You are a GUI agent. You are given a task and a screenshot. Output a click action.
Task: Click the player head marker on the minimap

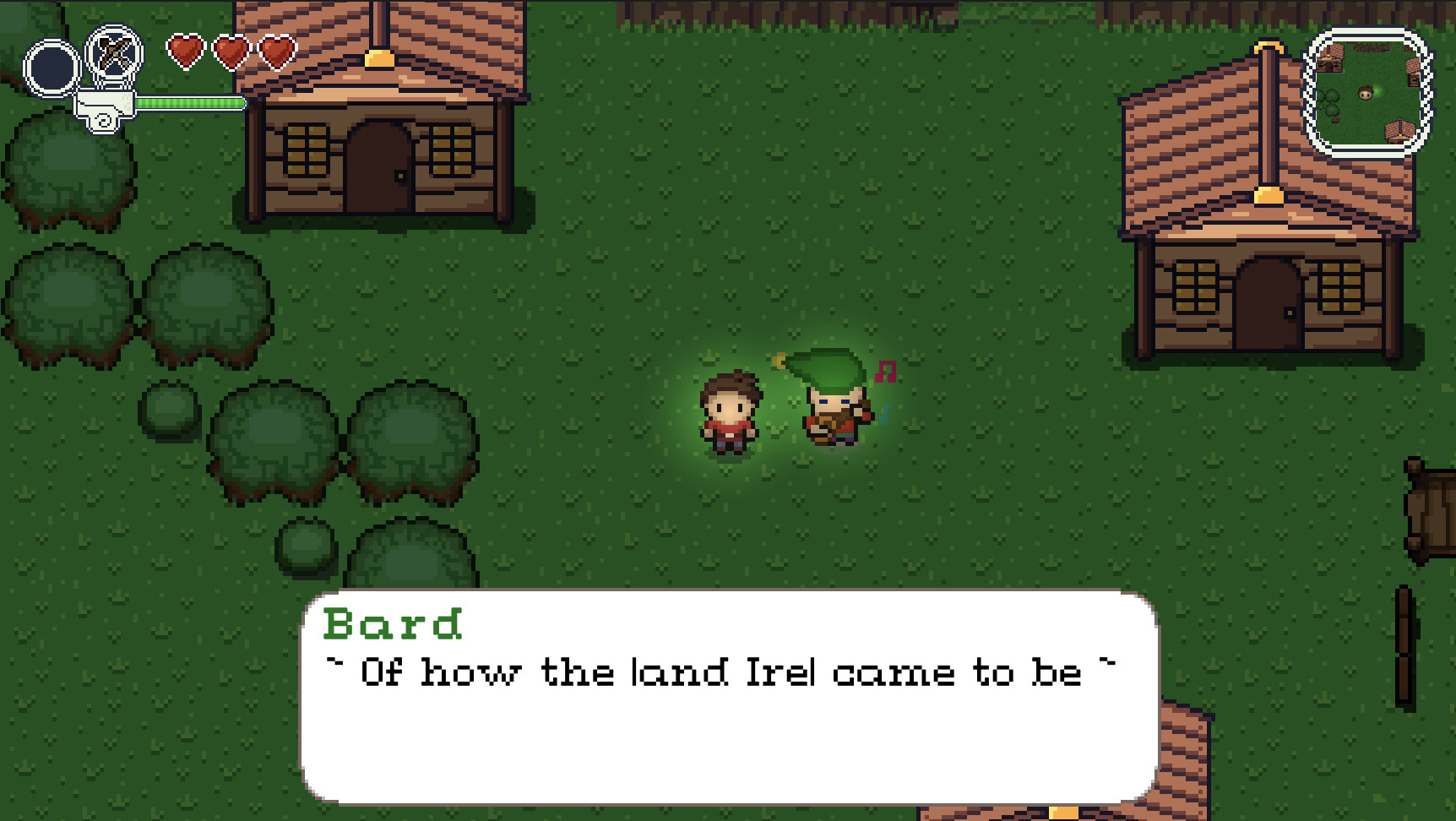point(1366,93)
